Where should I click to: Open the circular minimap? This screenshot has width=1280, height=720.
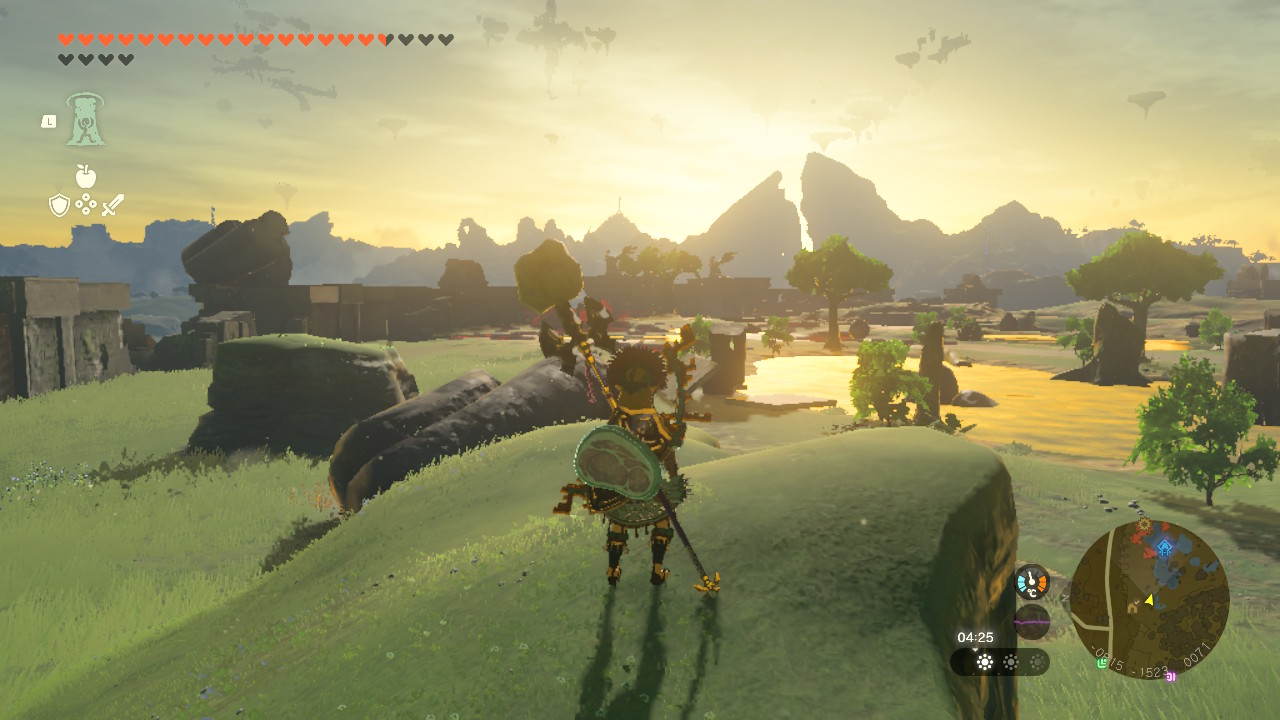1149,599
